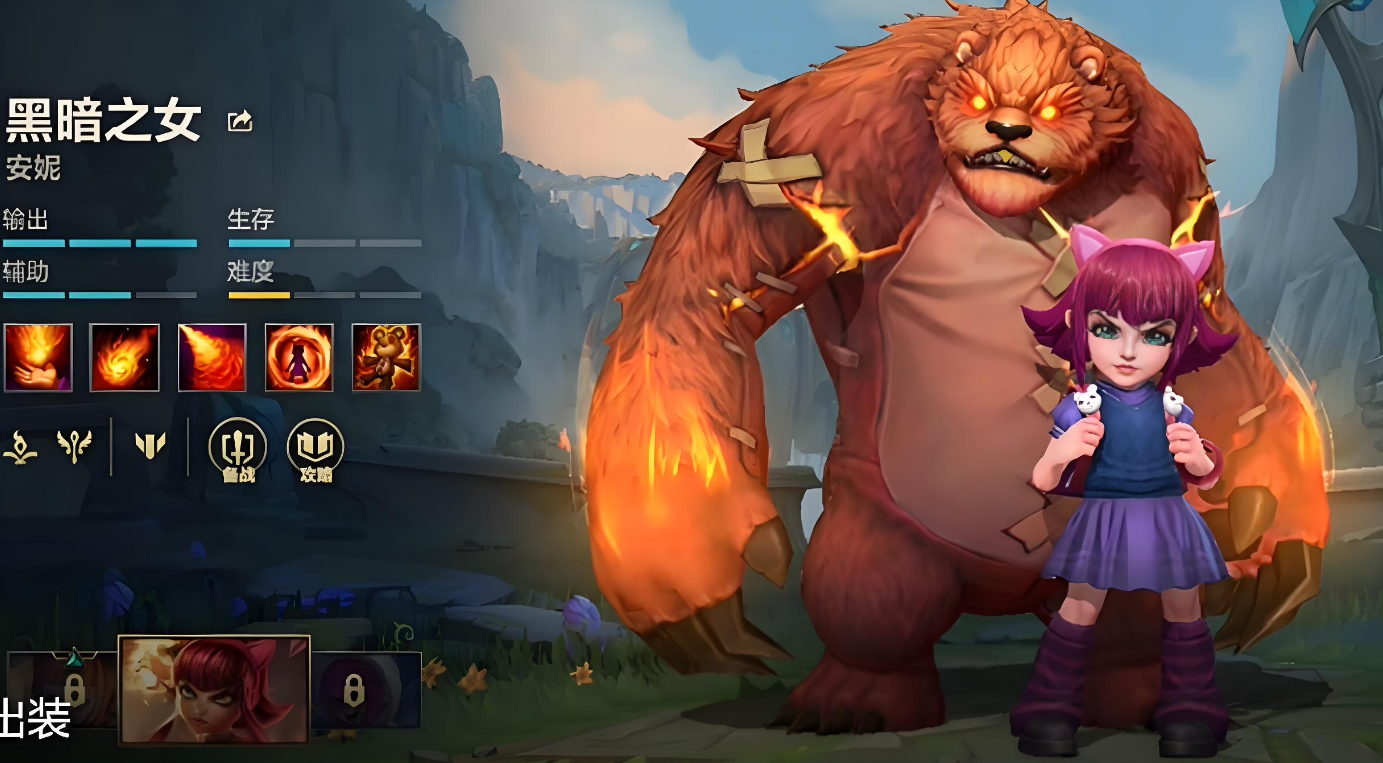This screenshot has width=1383, height=763.
Task: Select the highlighted Annie skin thumbnail
Action: (214, 690)
